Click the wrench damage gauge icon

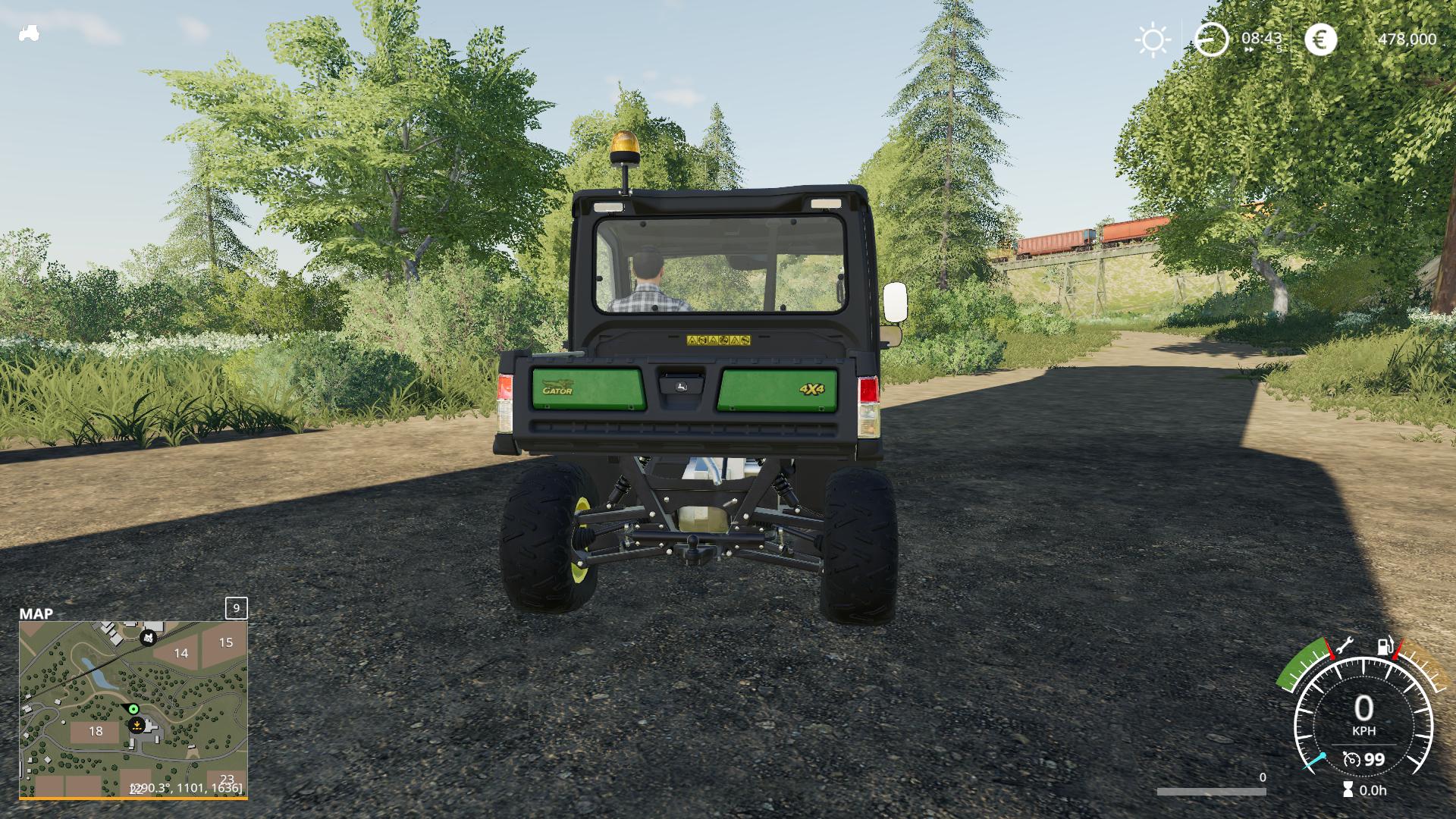click(x=1344, y=647)
